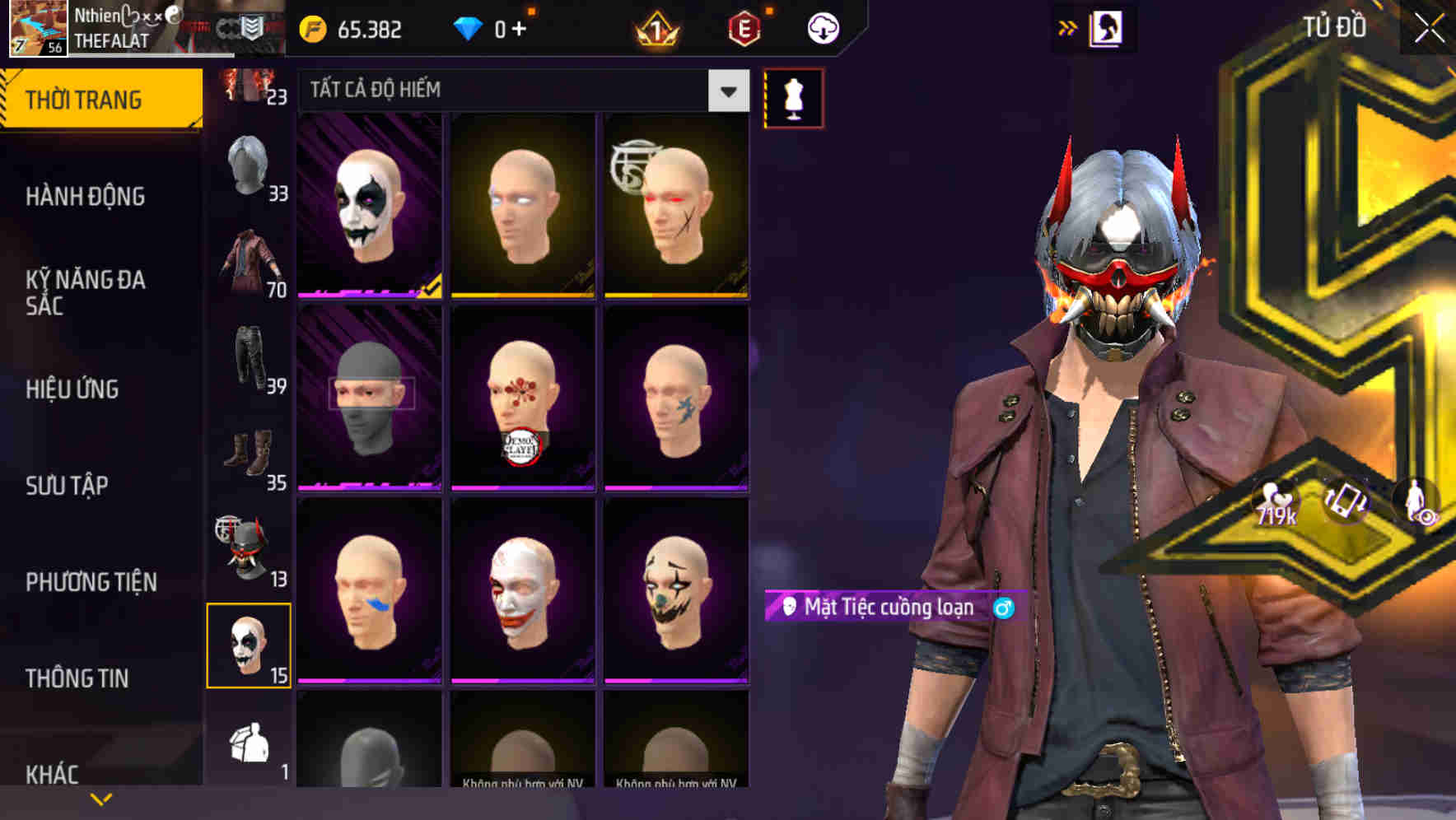Select the hair category icon showing 33 items
The height and width of the screenshot is (820, 1456).
point(248,170)
